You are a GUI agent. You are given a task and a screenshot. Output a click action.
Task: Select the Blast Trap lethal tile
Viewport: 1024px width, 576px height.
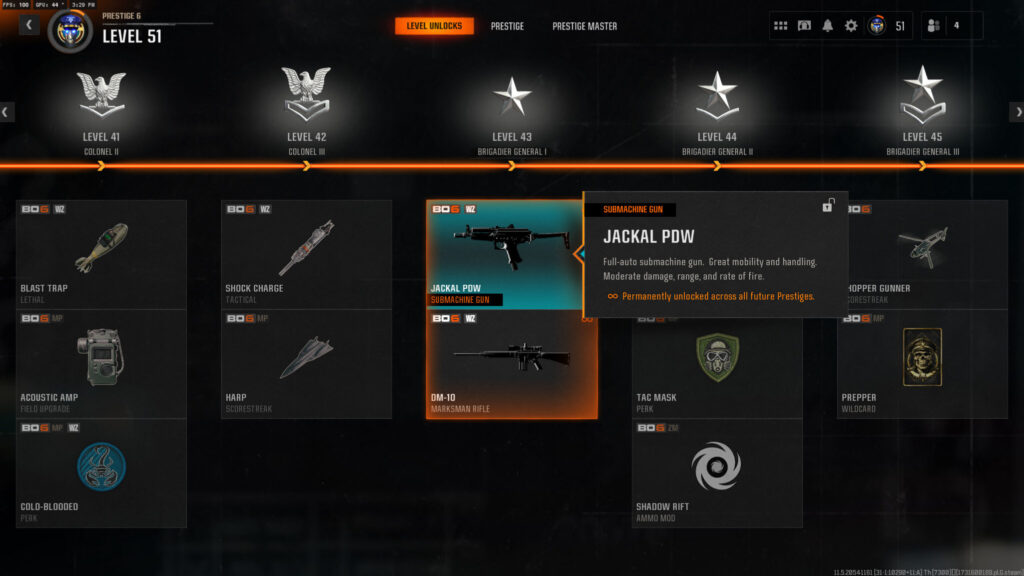[101, 254]
